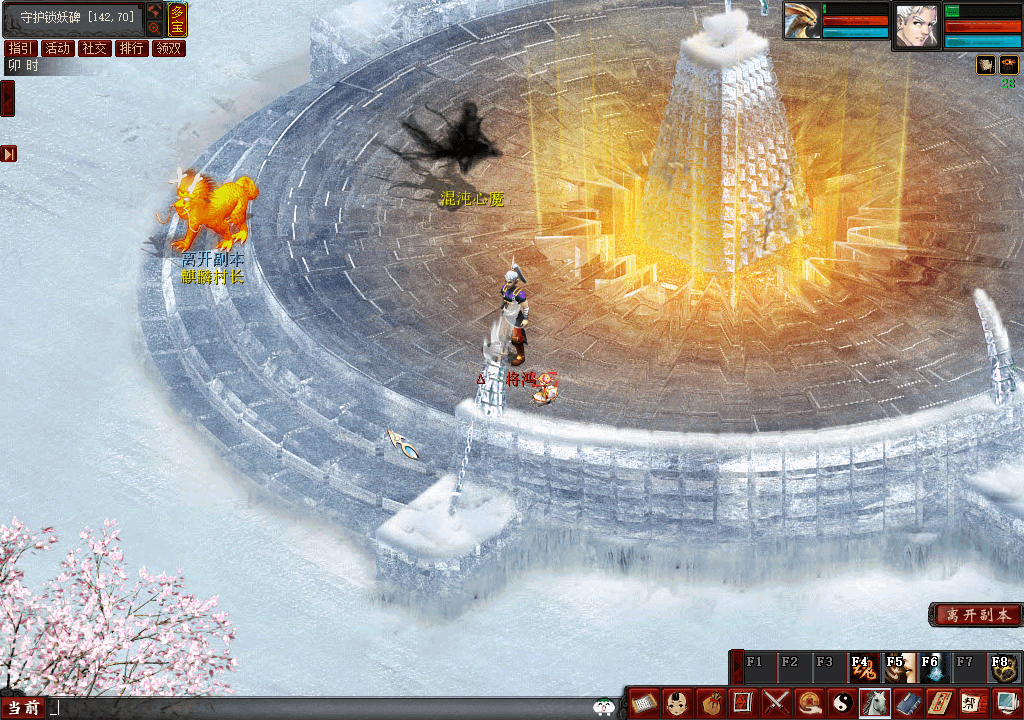Image resolution: width=1024 pixels, height=720 pixels.
Task: Click the 领双 button
Action: pos(169,48)
